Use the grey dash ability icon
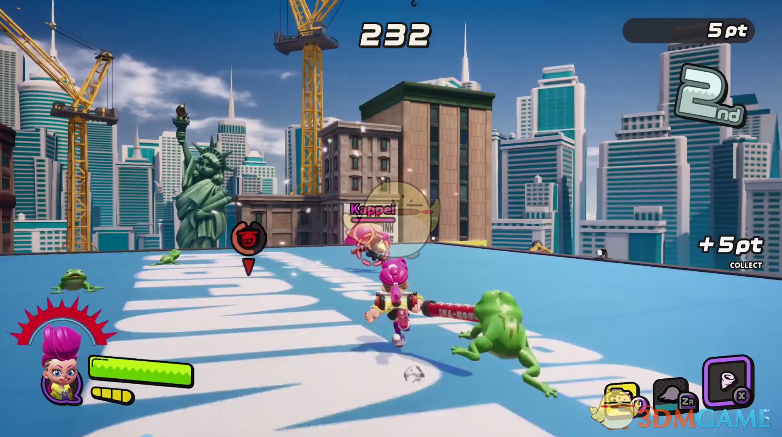The image size is (782, 437). [669, 394]
